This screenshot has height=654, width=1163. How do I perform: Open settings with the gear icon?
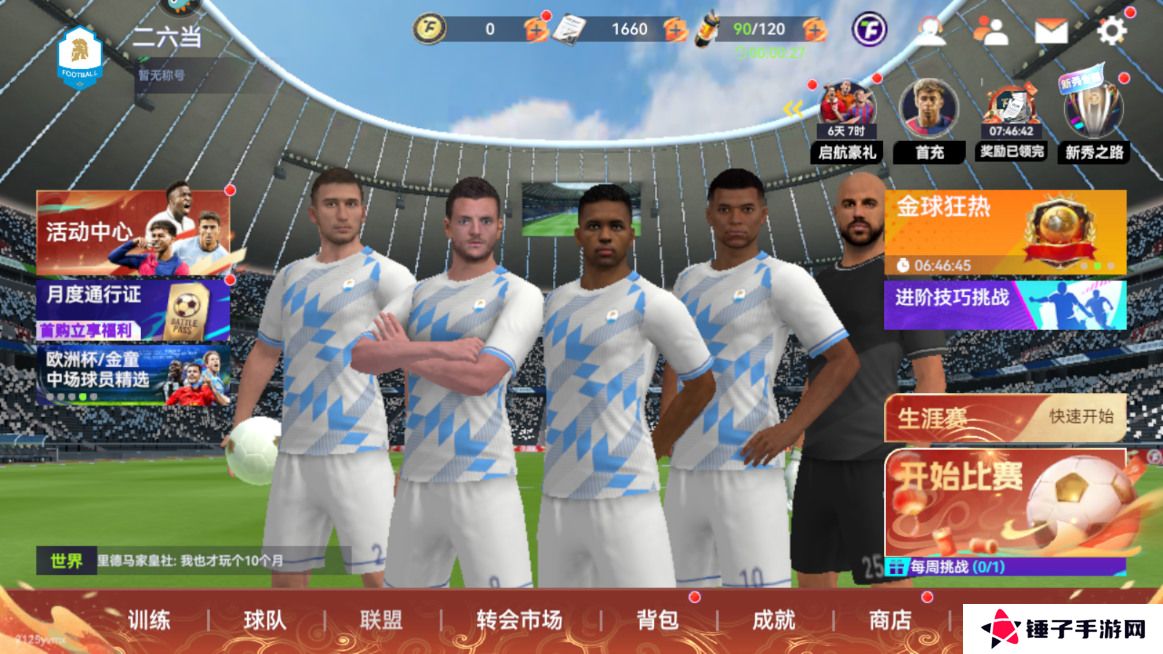coord(1112,31)
